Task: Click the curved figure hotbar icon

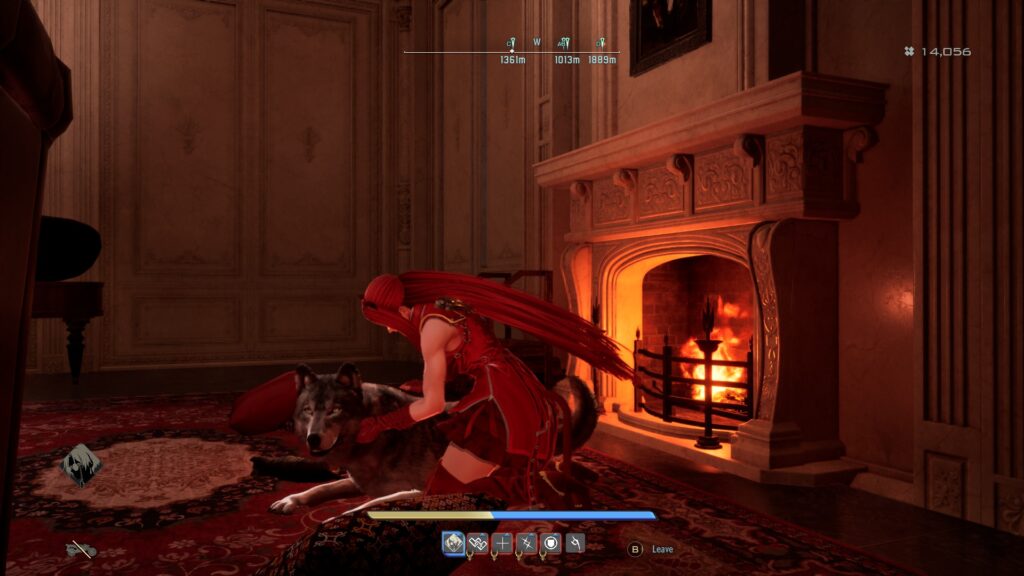Action: point(574,543)
